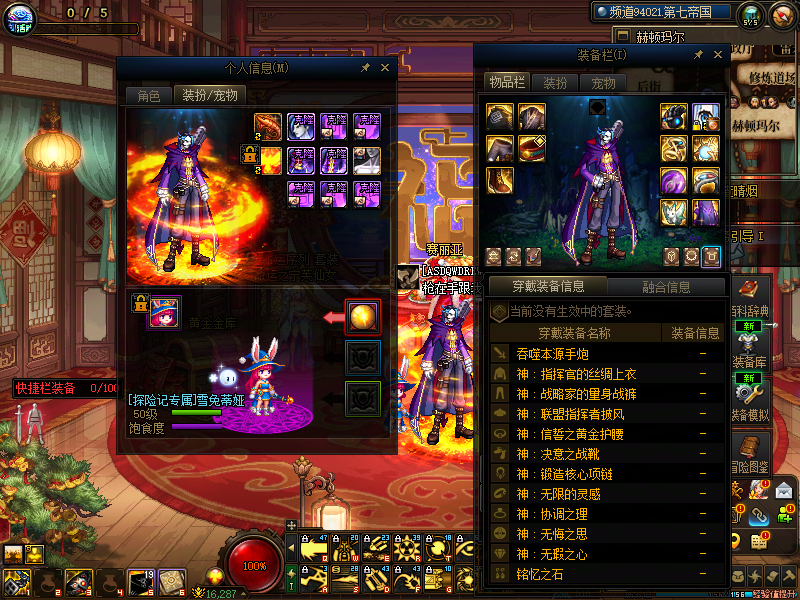Show the 融合信息 fusion info tab
The width and height of the screenshot is (800, 600).
coord(665,287)
